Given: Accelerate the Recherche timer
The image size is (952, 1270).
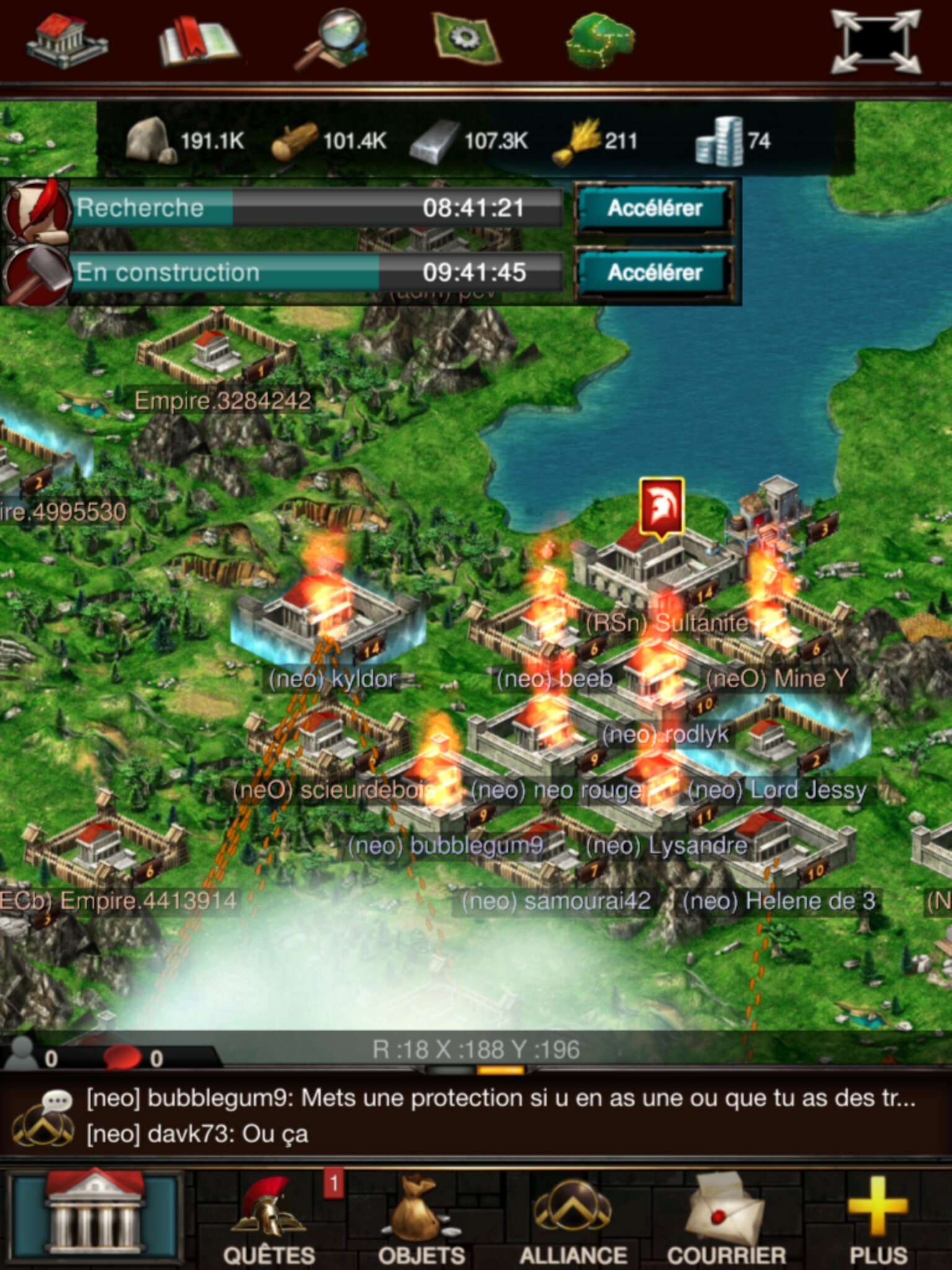Looking at the screenshot, I should click(654, 208).
